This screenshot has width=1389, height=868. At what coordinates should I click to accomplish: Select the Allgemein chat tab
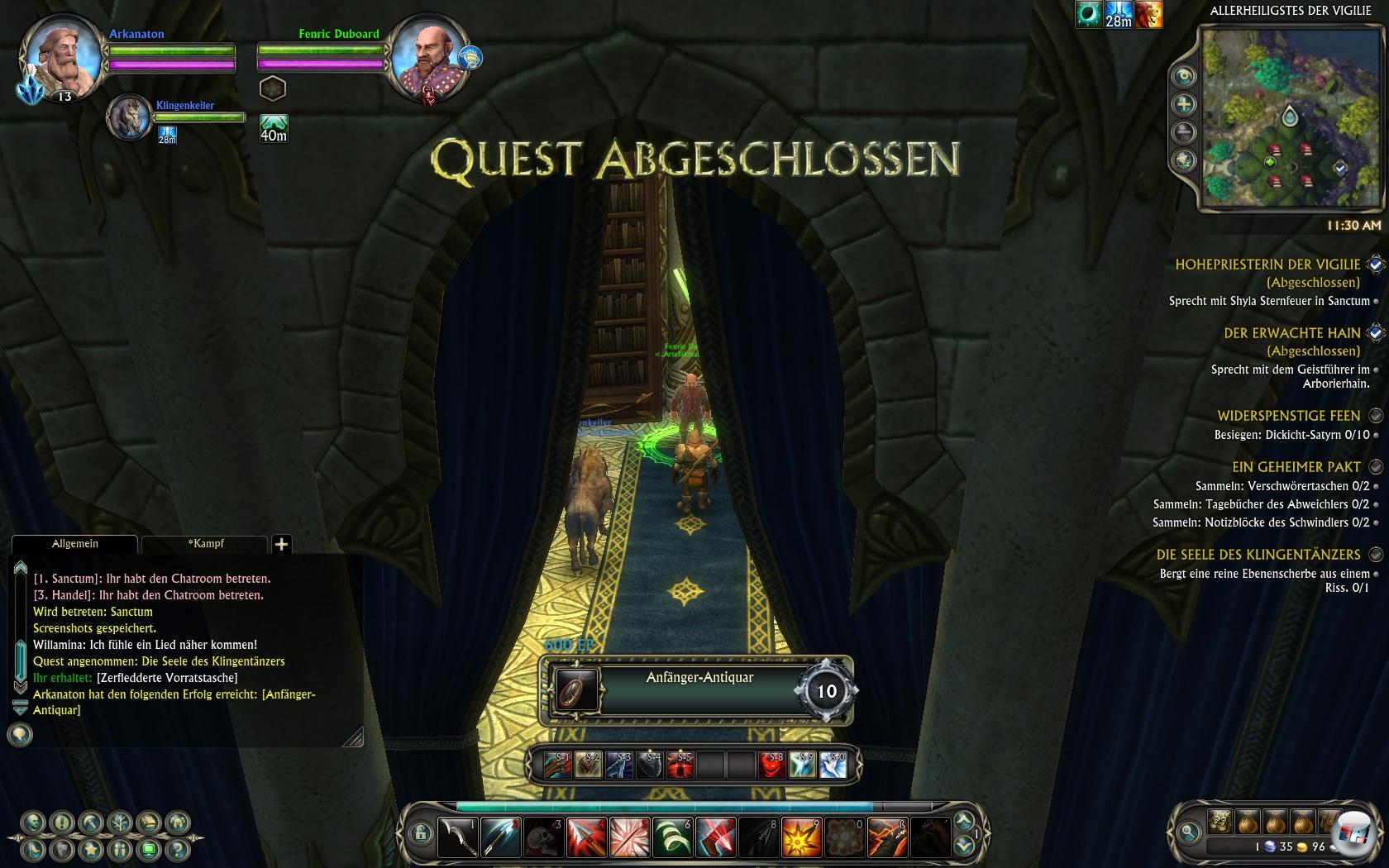pos(74,544)
